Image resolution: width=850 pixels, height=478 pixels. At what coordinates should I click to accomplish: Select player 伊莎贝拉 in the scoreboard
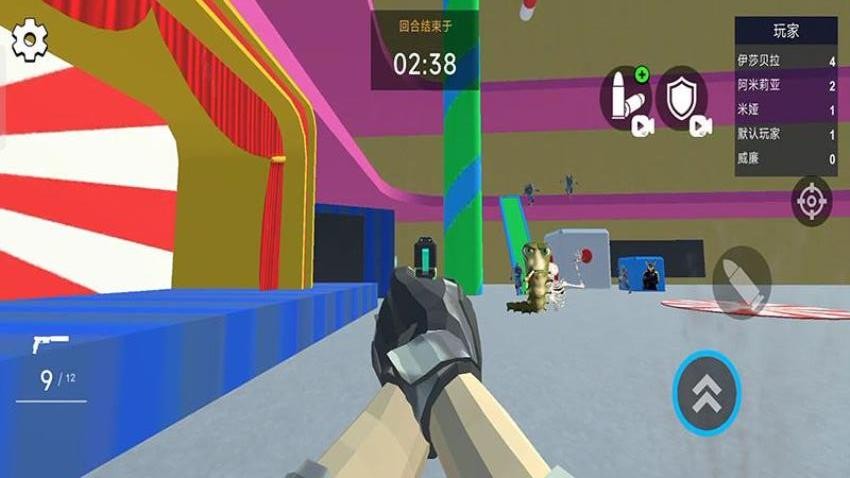pyautogui.click(x=786, y=62)
